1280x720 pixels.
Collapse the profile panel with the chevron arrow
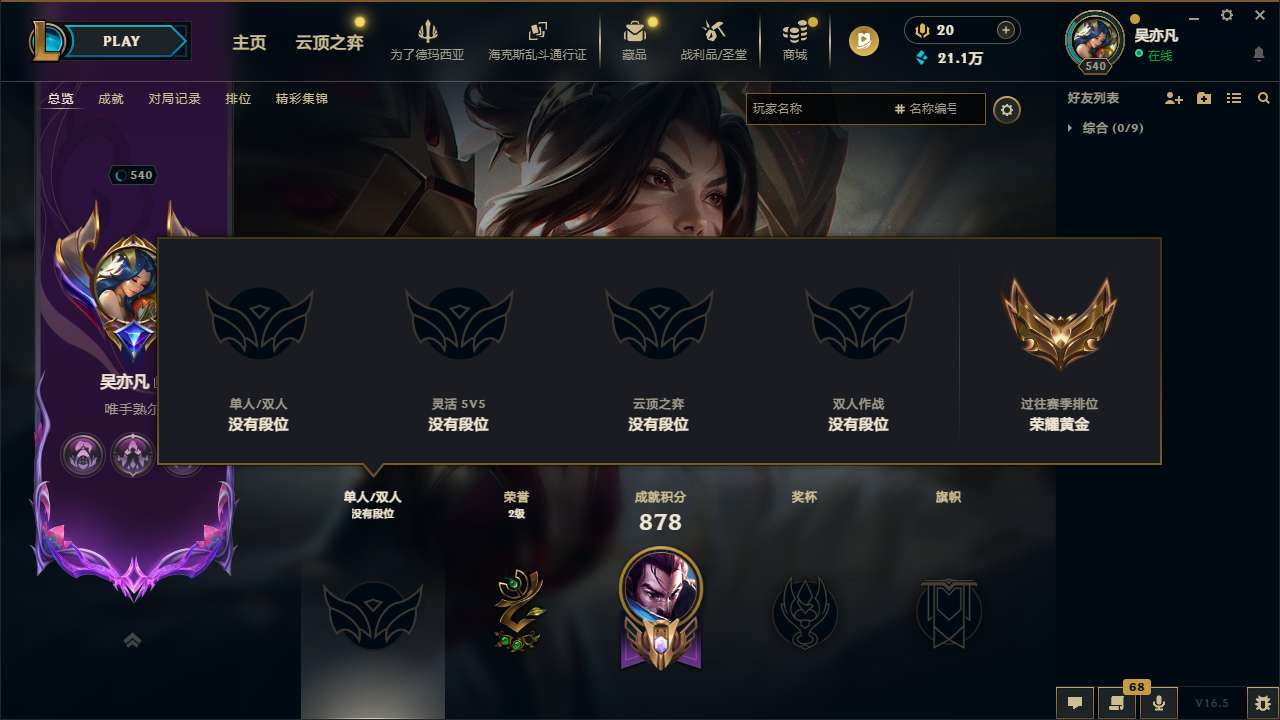coord(133,640)
